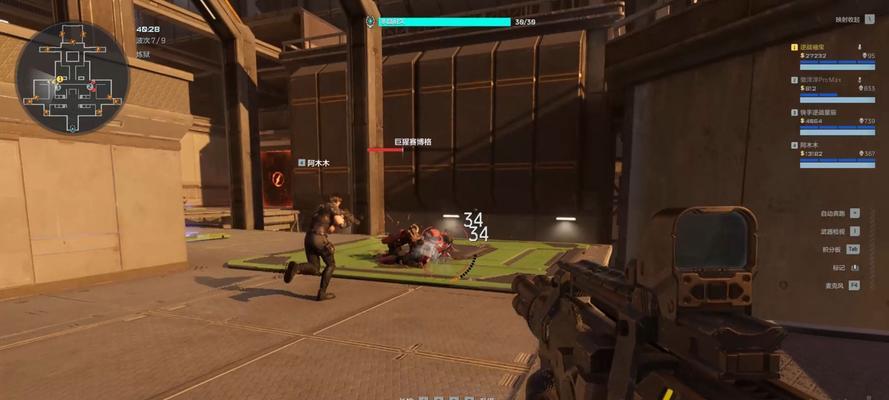The image size is (889, 400).
Task: Select the third-ranked teammate row in squad list
Action: coord(833,117)
